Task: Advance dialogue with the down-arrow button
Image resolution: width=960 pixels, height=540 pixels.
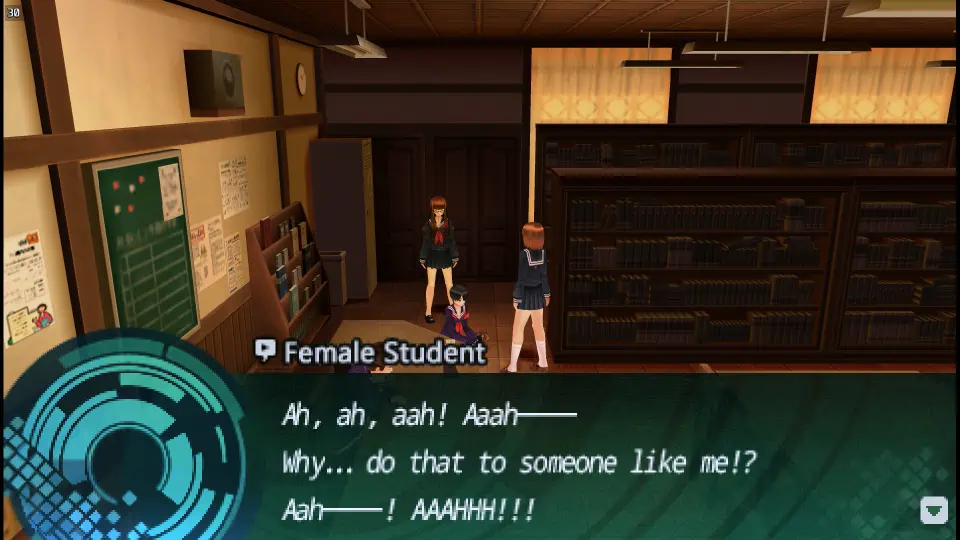Action: click(933, 511)
